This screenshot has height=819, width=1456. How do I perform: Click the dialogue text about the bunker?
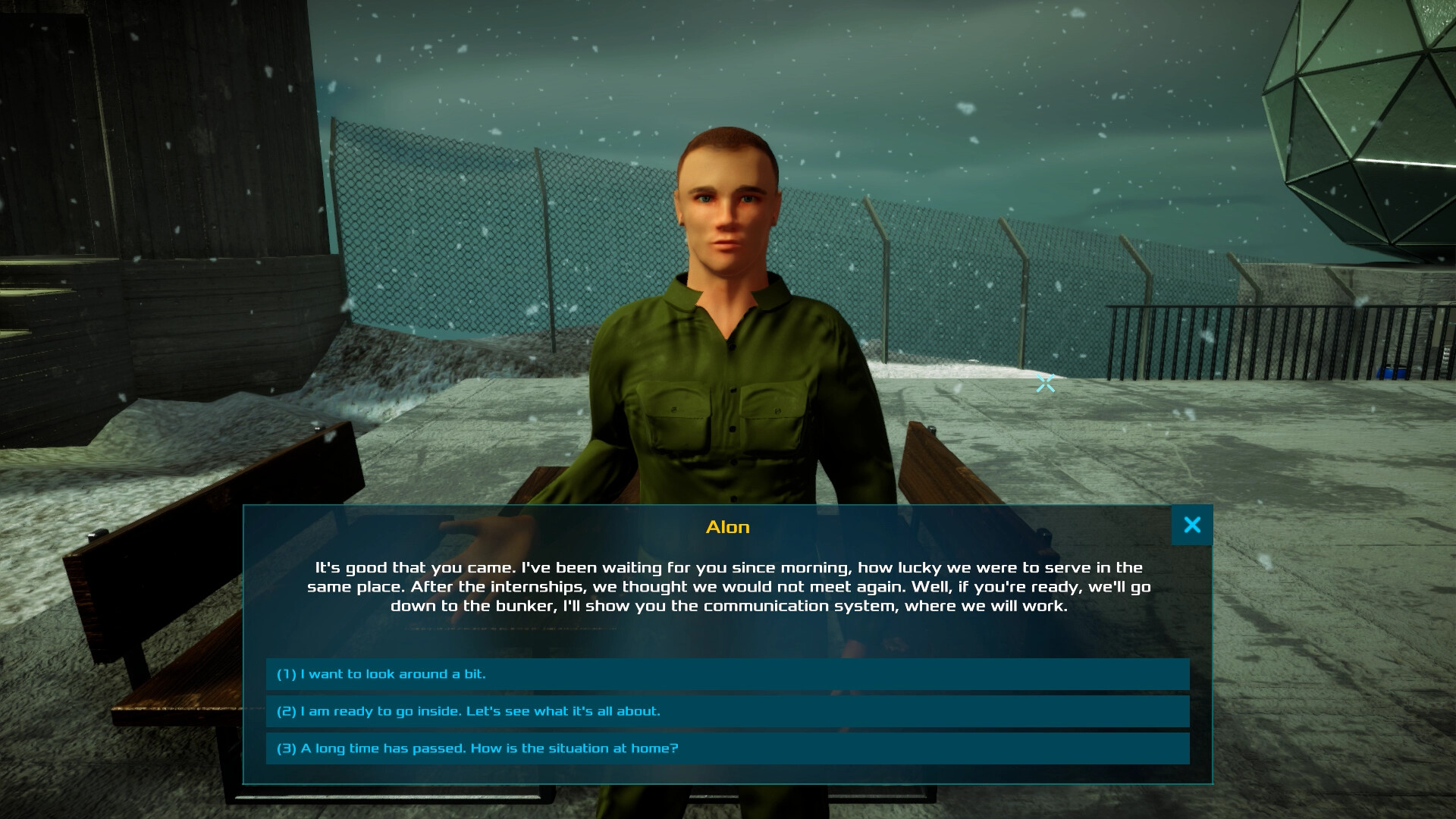pyautogui.click(x=728, y=586)
